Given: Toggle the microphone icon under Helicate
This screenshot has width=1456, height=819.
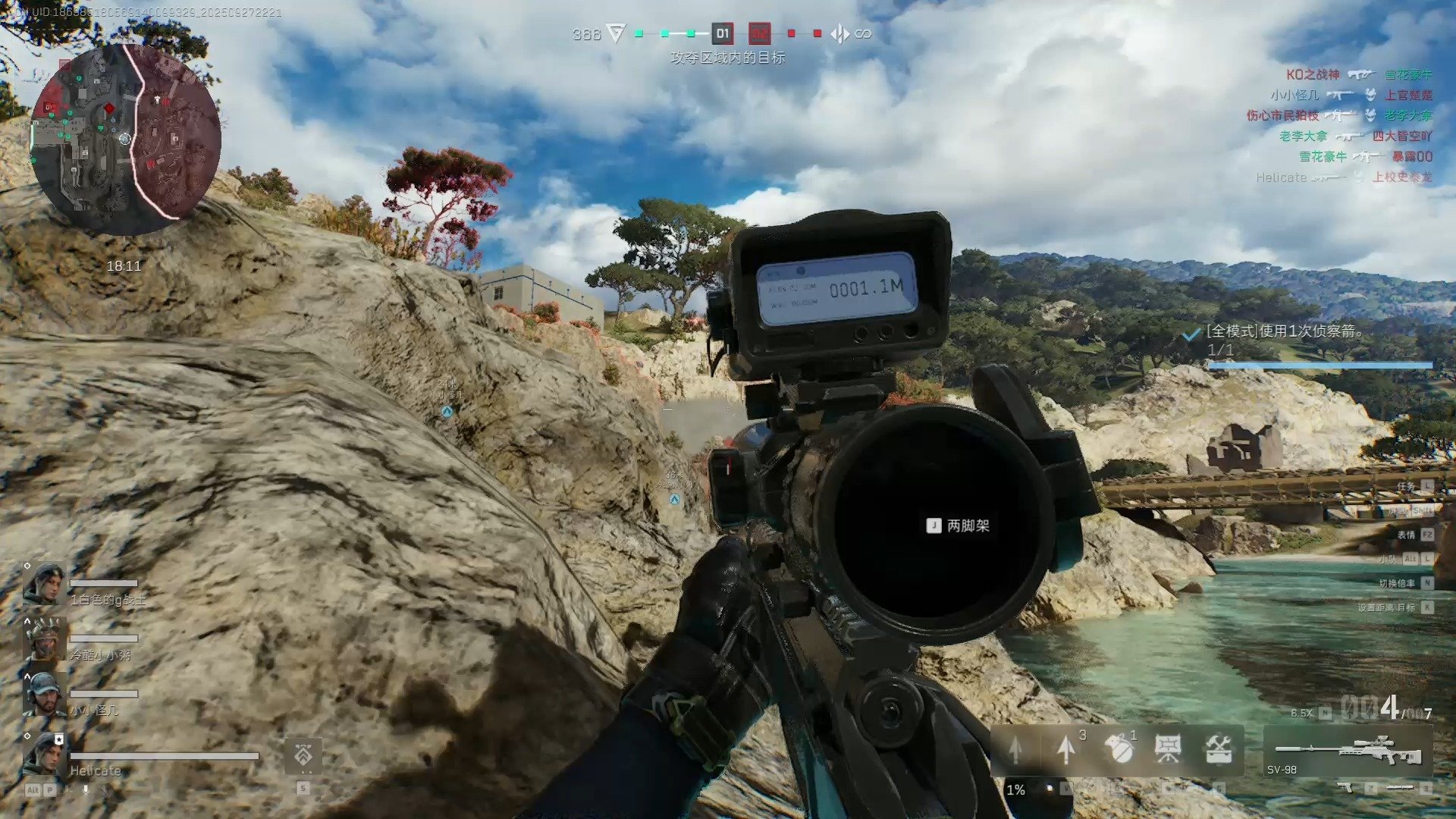Looking at the screenshot, I should click(86, 789).
